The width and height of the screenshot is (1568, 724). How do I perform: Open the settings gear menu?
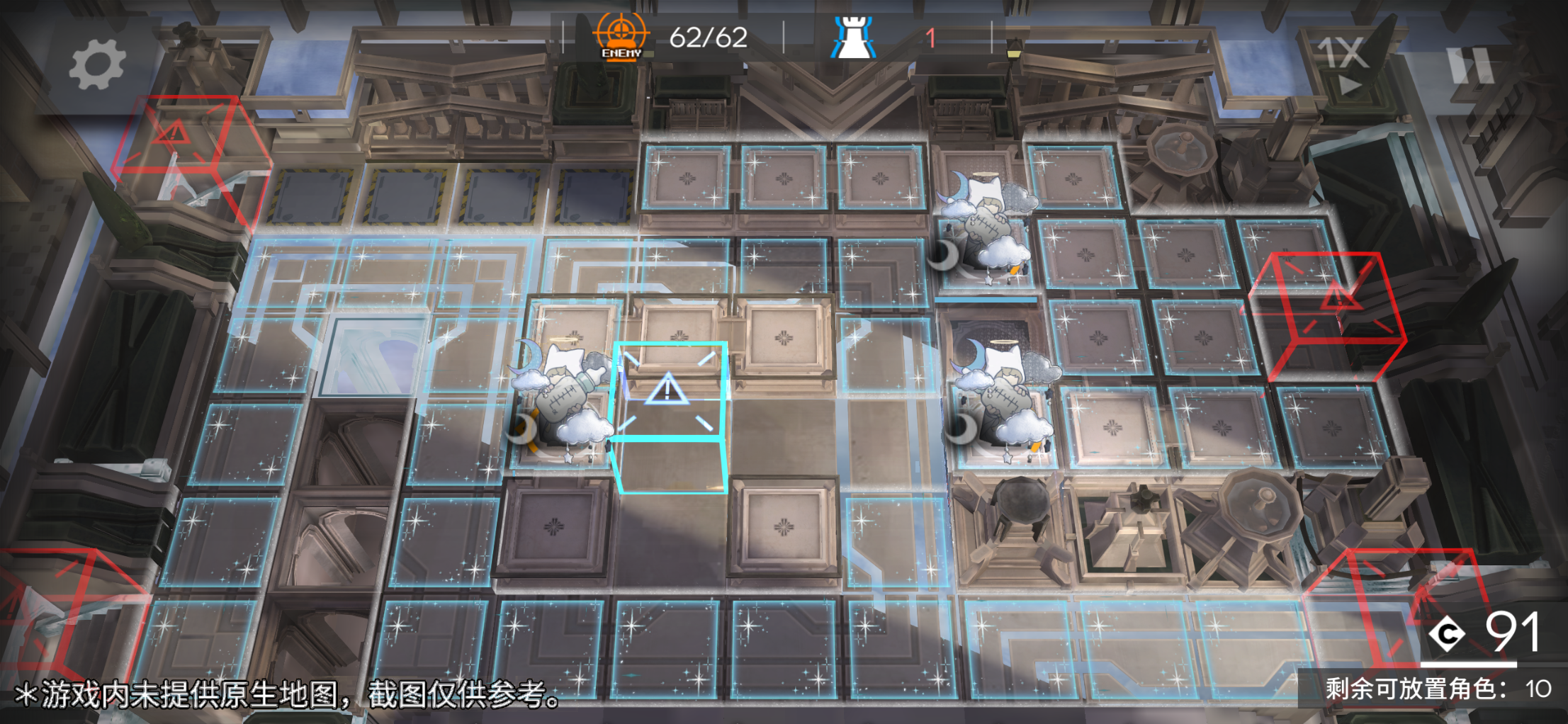[x=97, y=65]
